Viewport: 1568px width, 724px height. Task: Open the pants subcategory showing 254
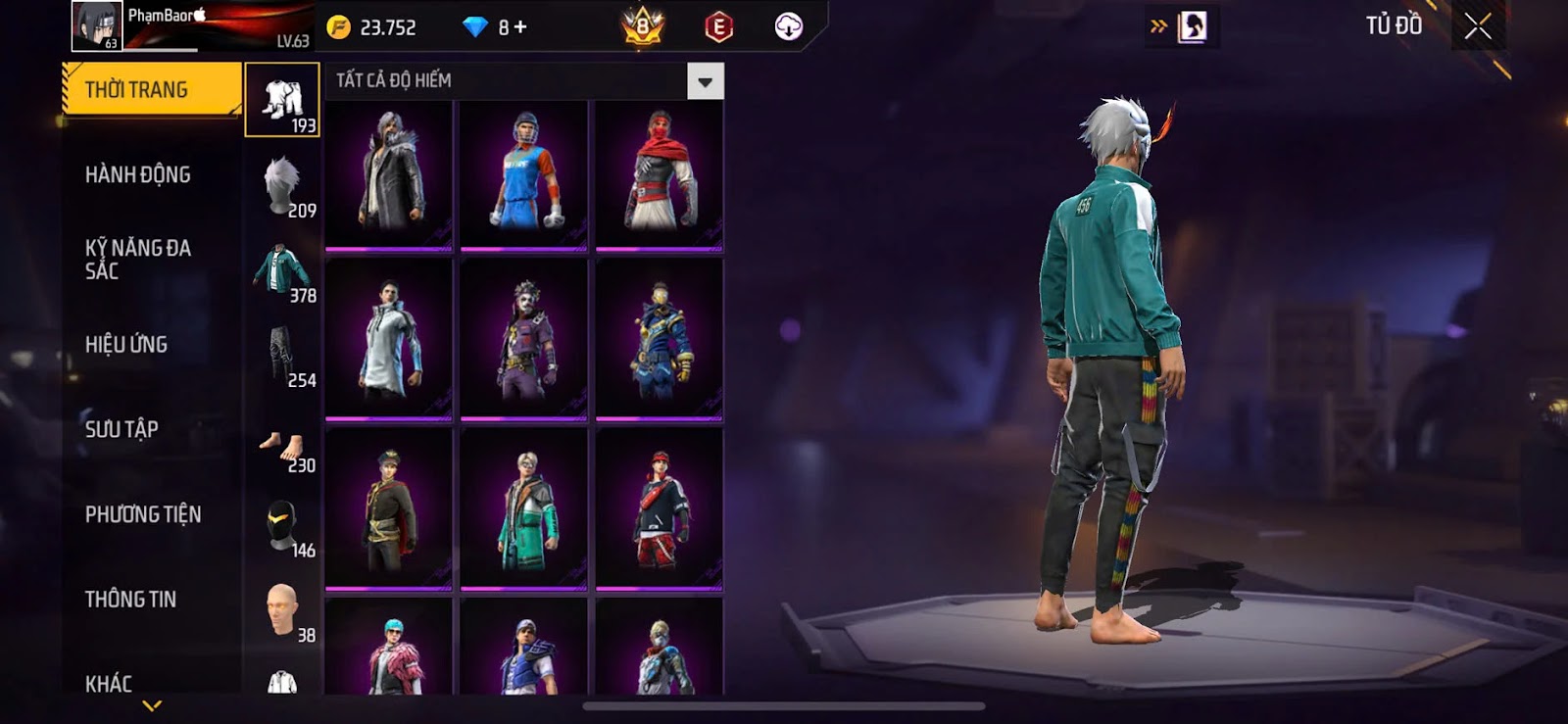click(282, 355)
